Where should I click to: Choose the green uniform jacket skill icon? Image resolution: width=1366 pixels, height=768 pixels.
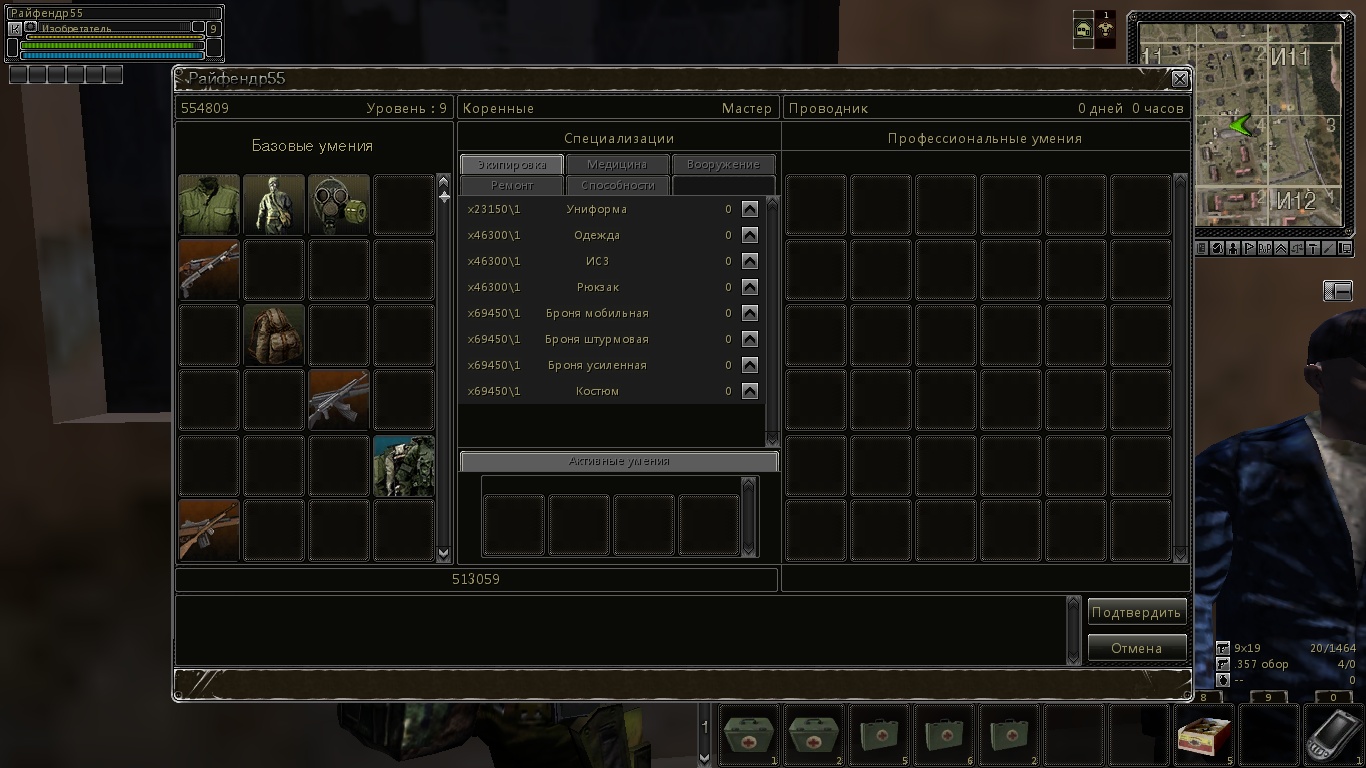209,205
